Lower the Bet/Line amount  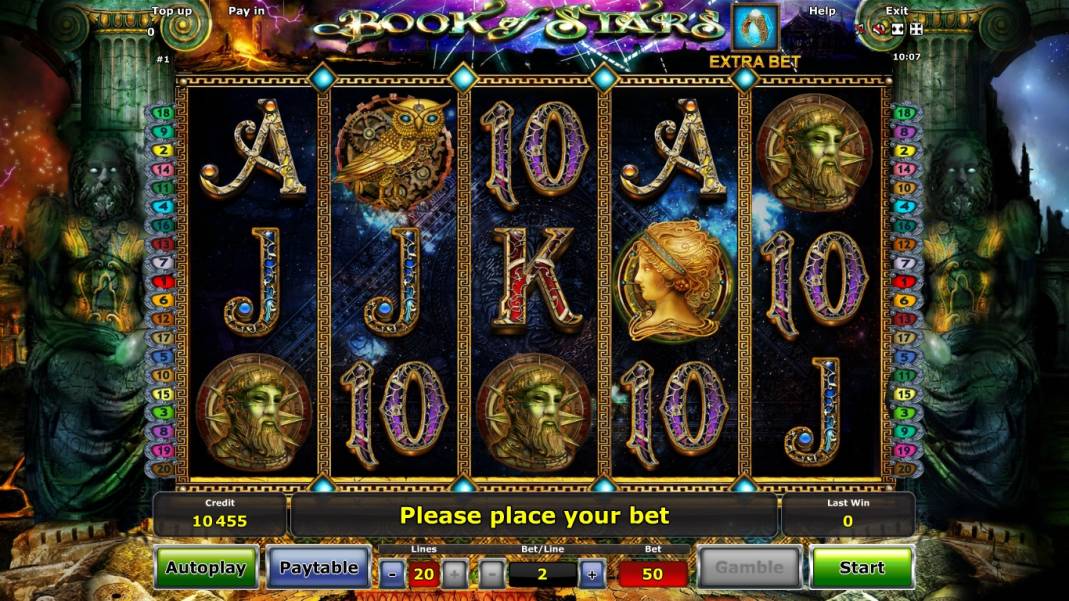491,574
